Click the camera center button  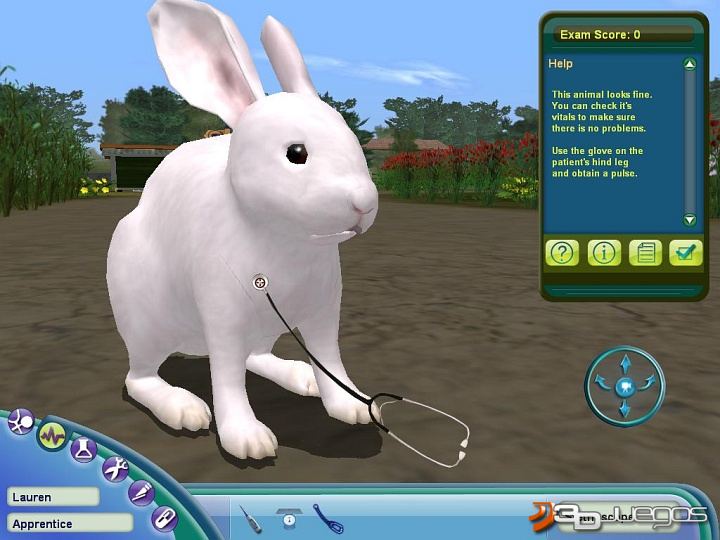tap(625, 385)
